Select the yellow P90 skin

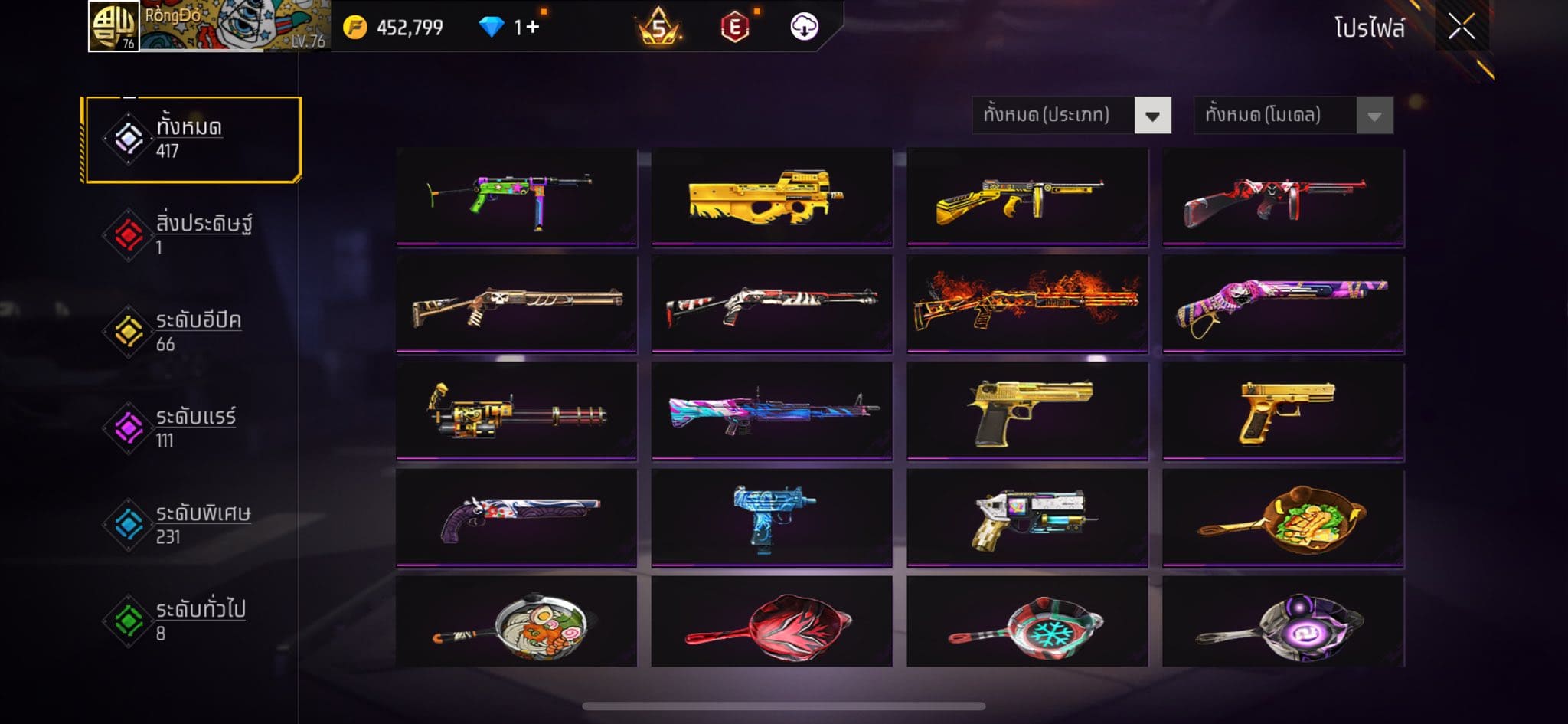point(772,197)
